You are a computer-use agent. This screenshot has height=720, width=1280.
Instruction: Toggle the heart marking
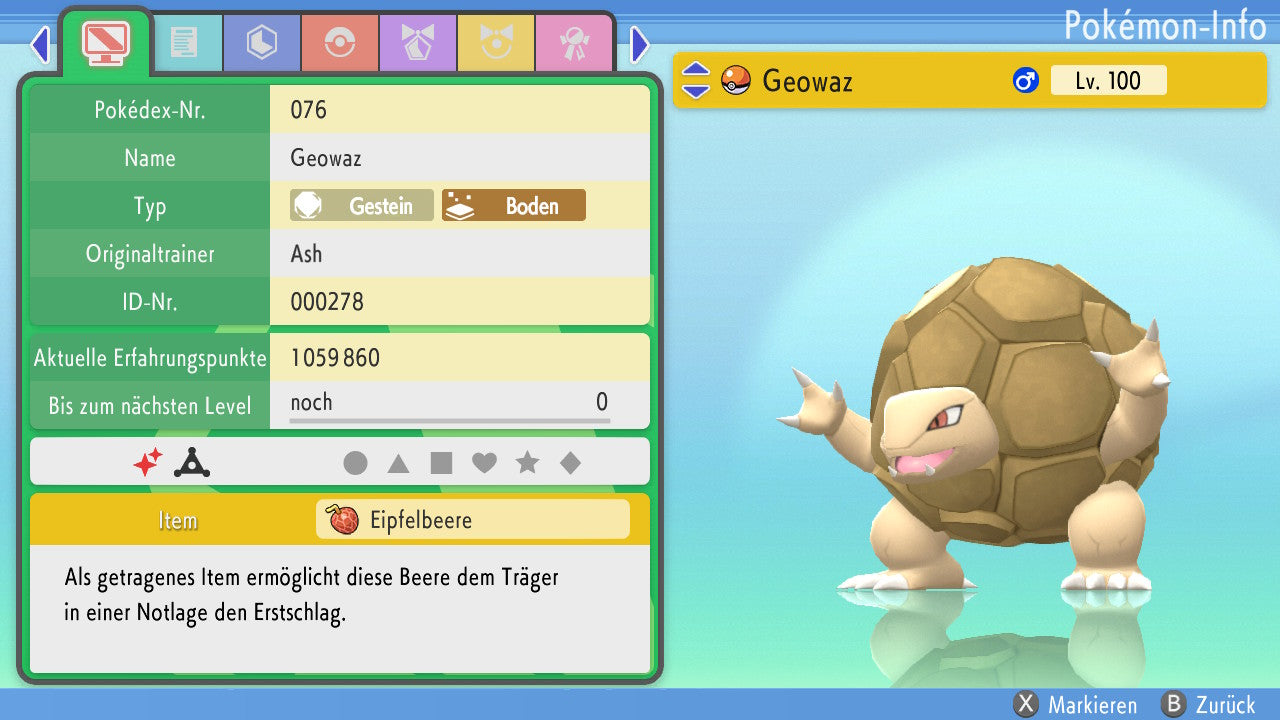484,463
